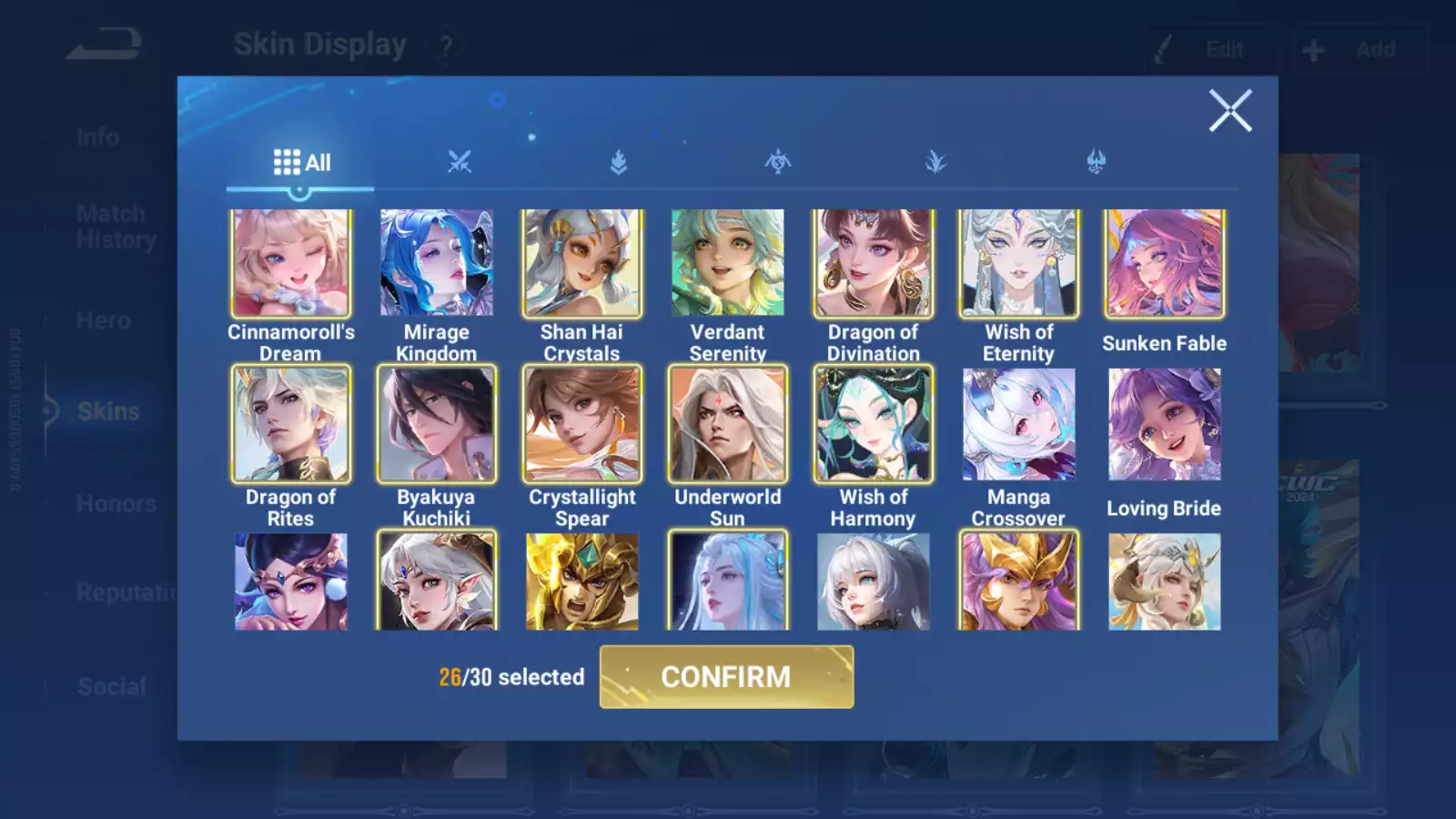Toggle the Underworld Sun skin
The width and height of the screenshot is (1456, 819).
pos(727,424)
